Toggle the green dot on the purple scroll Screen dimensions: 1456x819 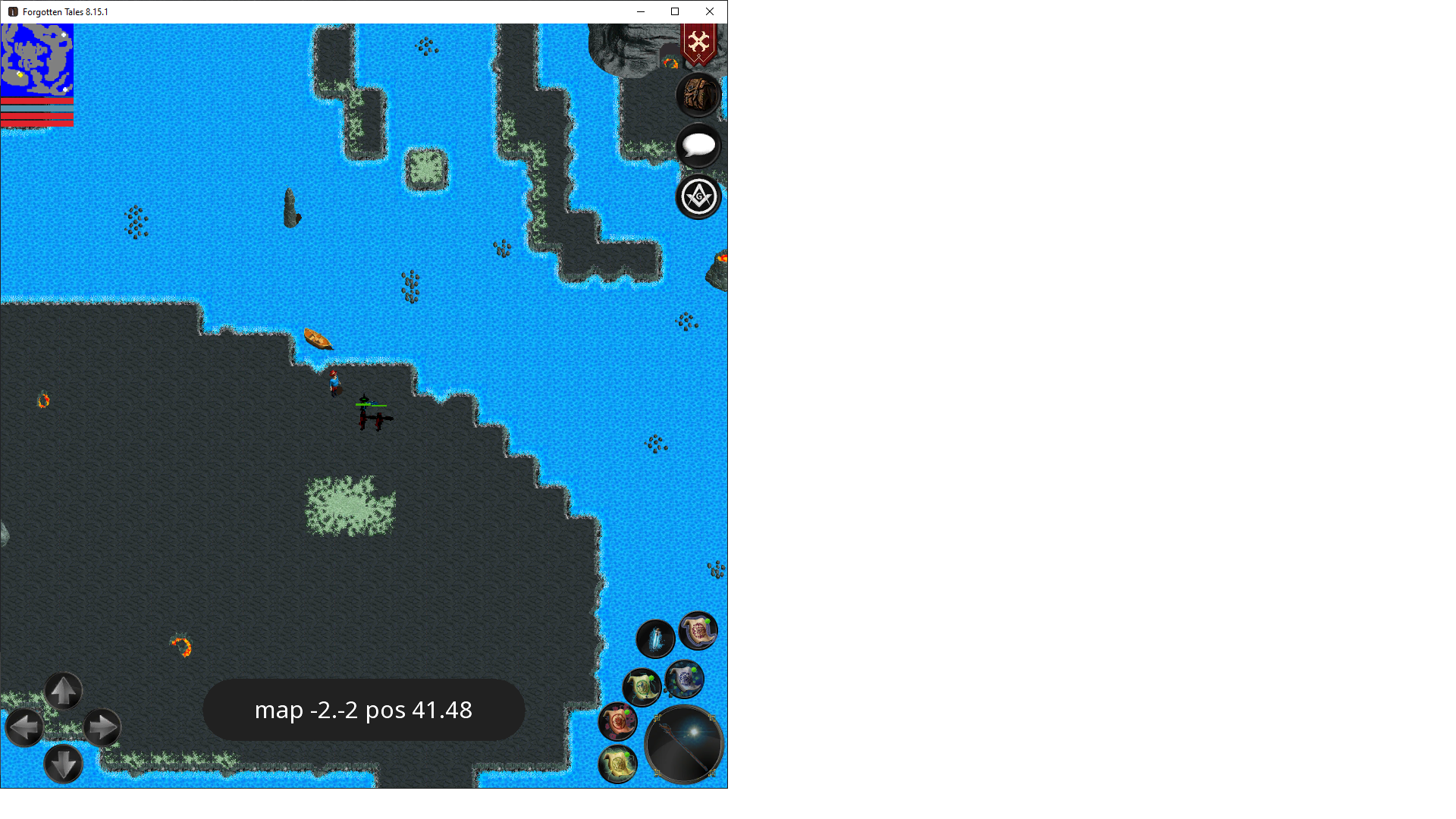708,621
